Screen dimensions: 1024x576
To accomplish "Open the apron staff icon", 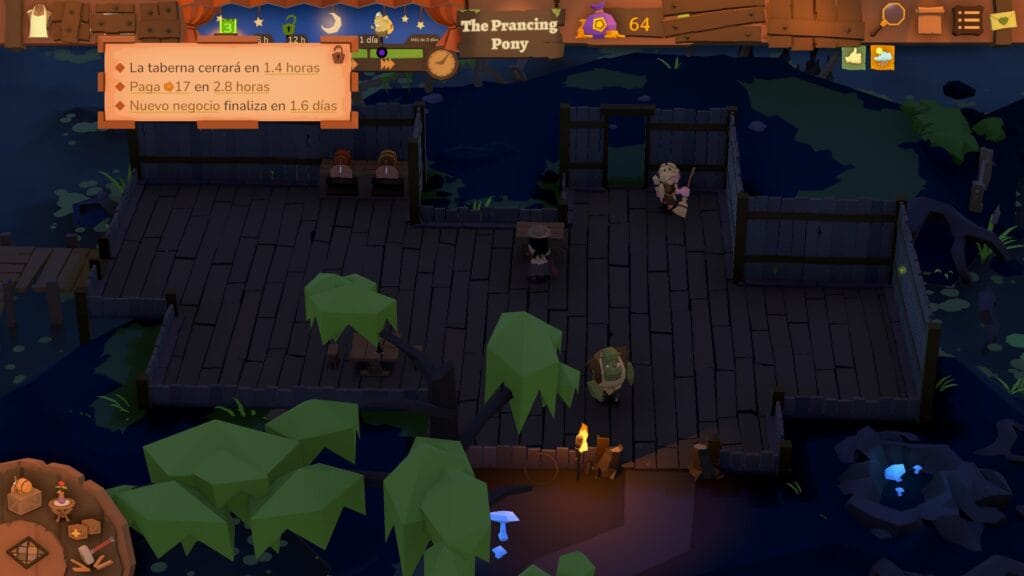I will tap(39, 20).
